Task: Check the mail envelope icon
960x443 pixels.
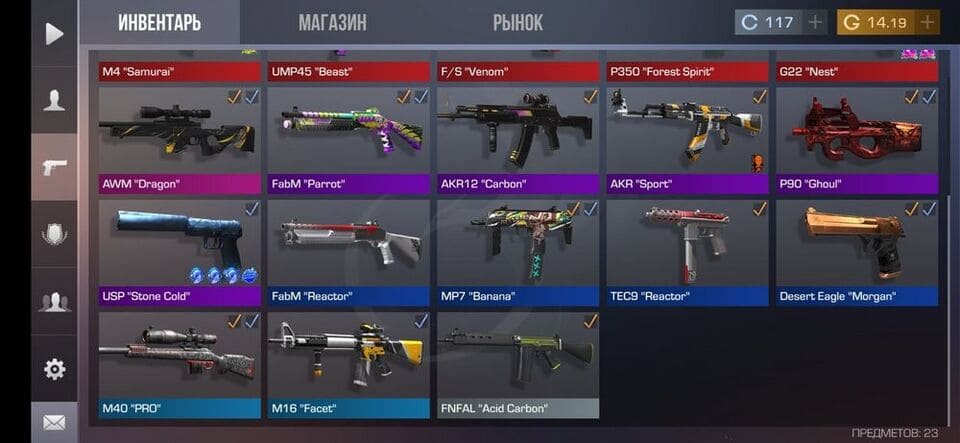Action: click(x=54, y=423)
